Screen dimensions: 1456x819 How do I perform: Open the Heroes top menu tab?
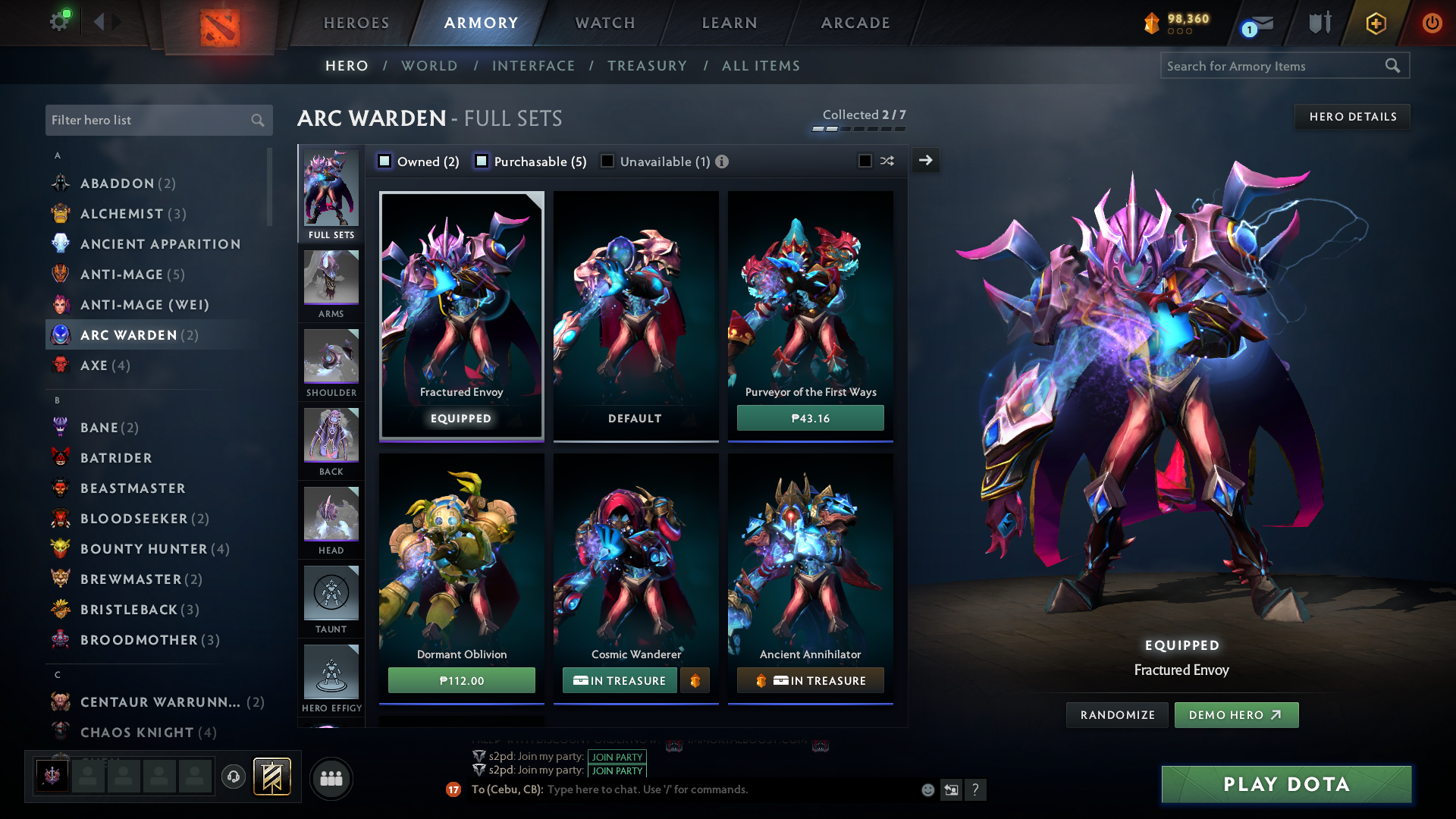coord(356,23)
